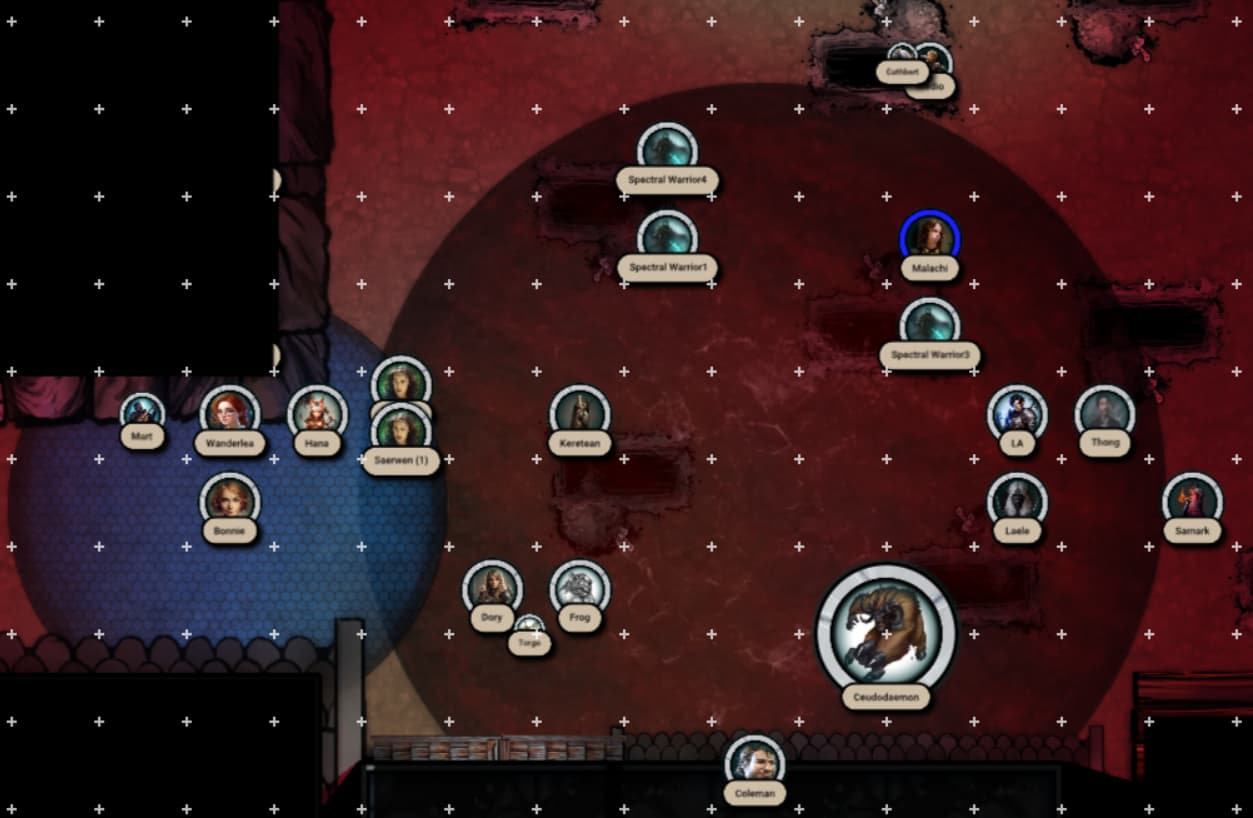Select the Frog token
The height and width of the screenshot is (818, 1253).
[x=580, y=588]
